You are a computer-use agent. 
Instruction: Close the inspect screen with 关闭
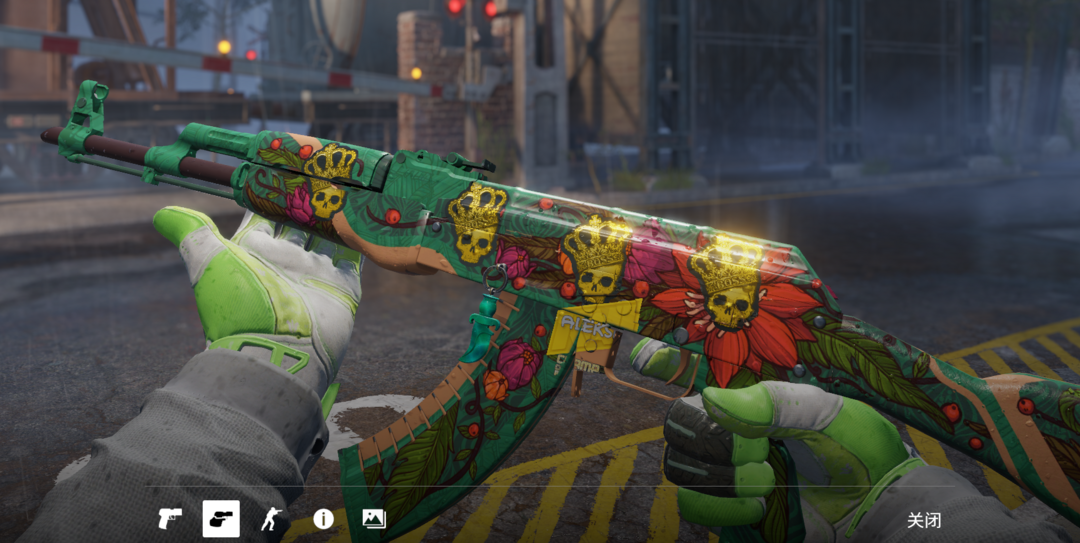coord(923,520)
